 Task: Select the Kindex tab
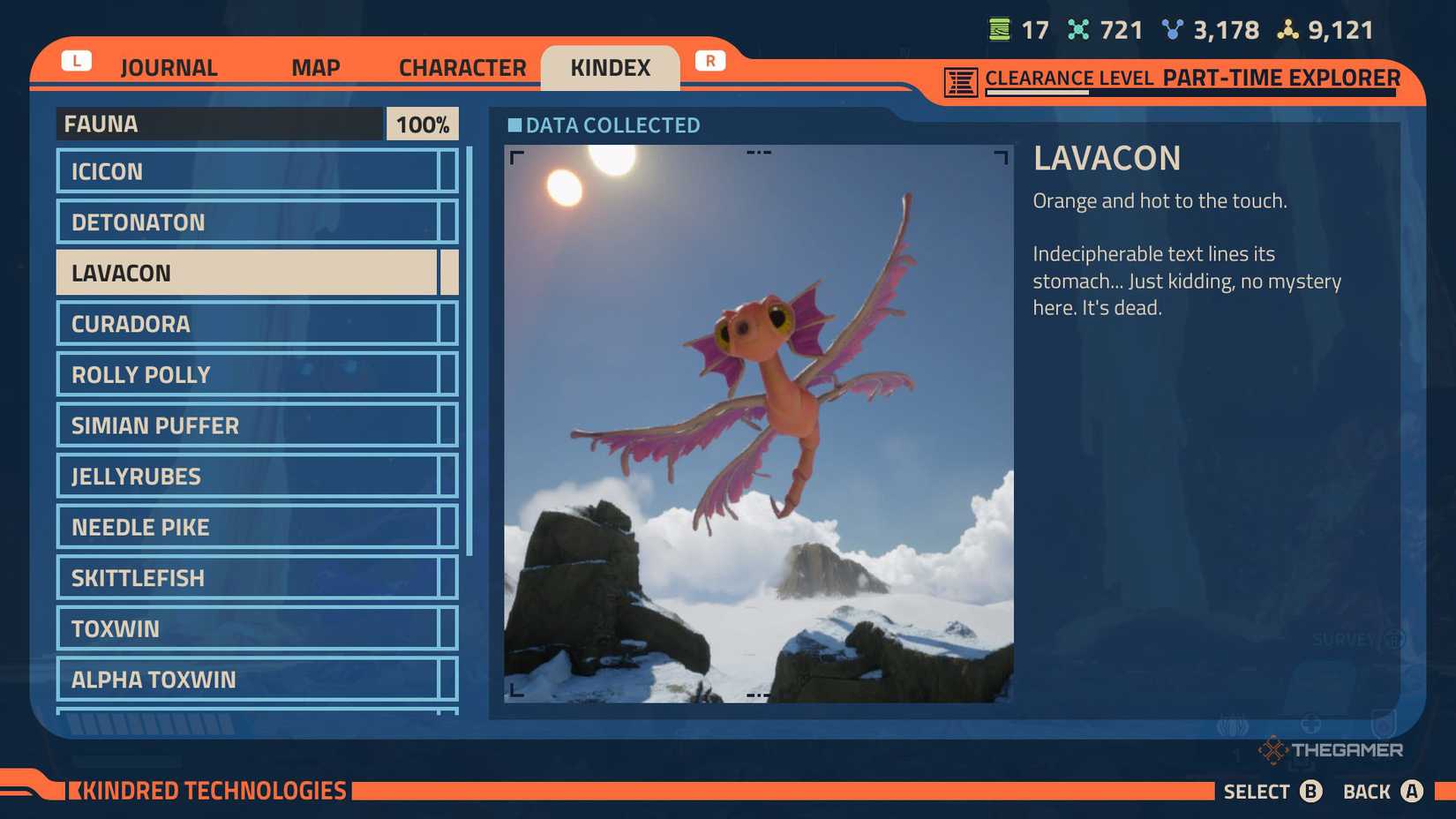pos(611,67)
